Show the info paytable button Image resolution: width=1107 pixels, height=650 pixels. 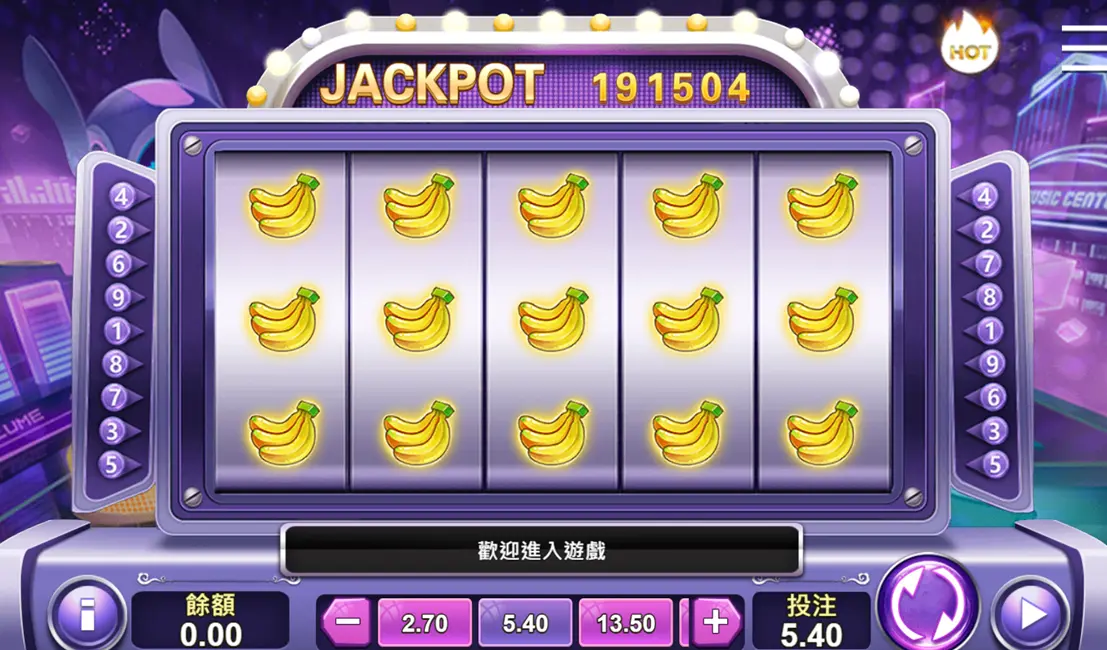(85, 614)
